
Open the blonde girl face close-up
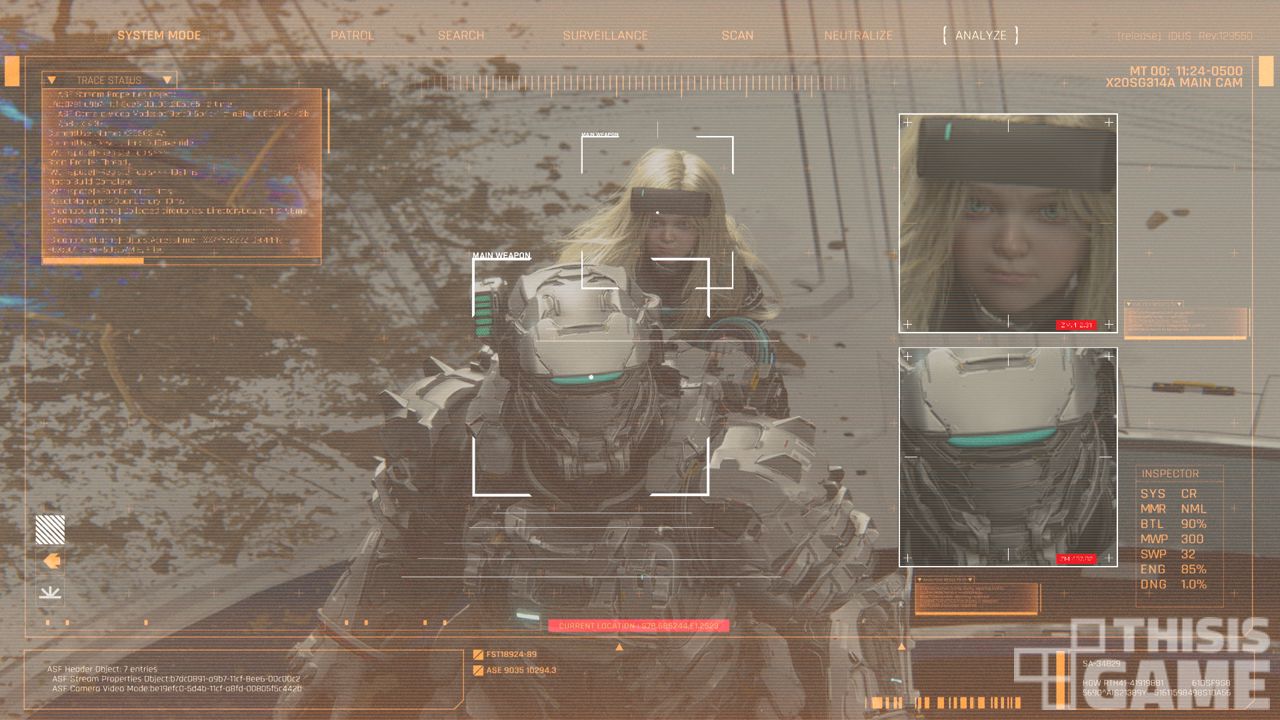[x=1007, y=223]
